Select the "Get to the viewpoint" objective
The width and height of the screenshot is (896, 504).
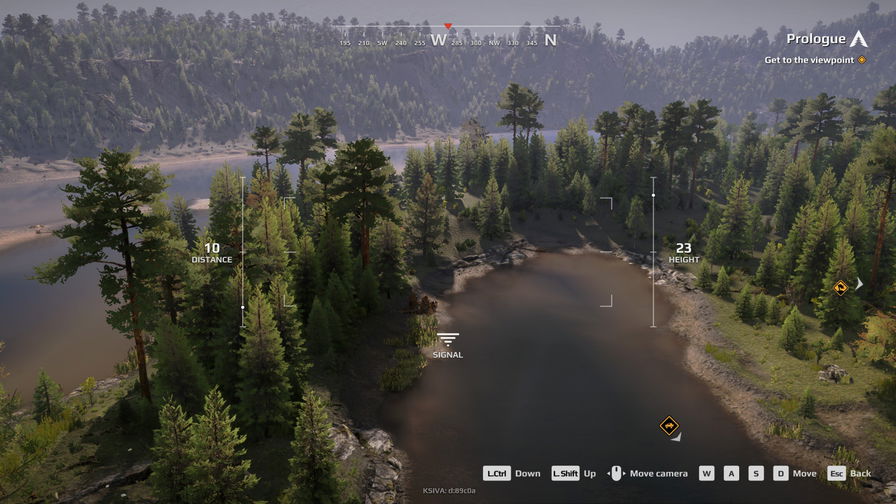[814, 60]
